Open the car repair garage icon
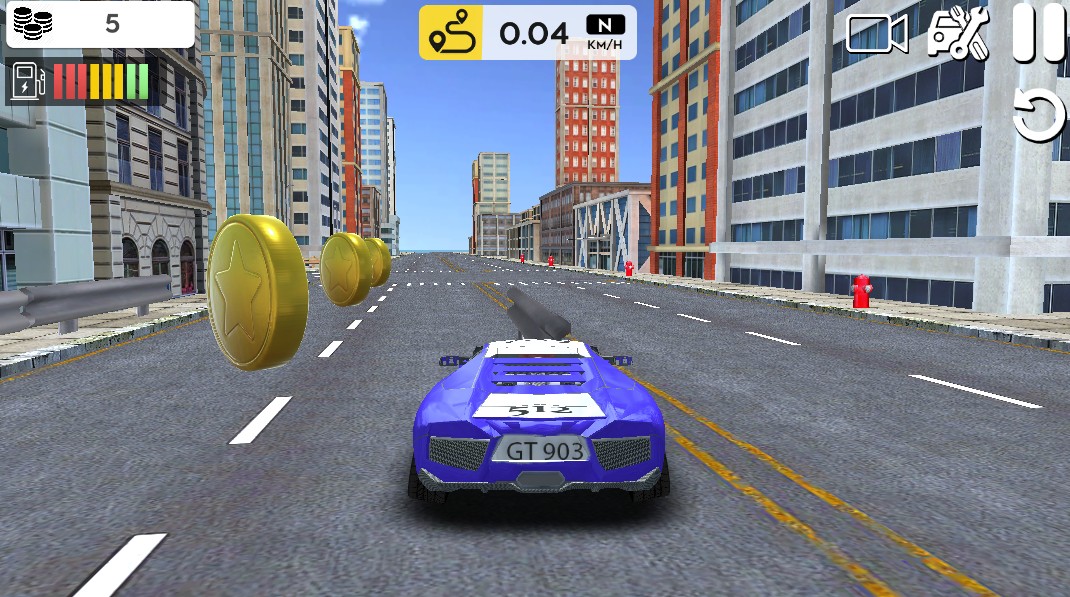The image size is (1070, 597). click(957, 34)
